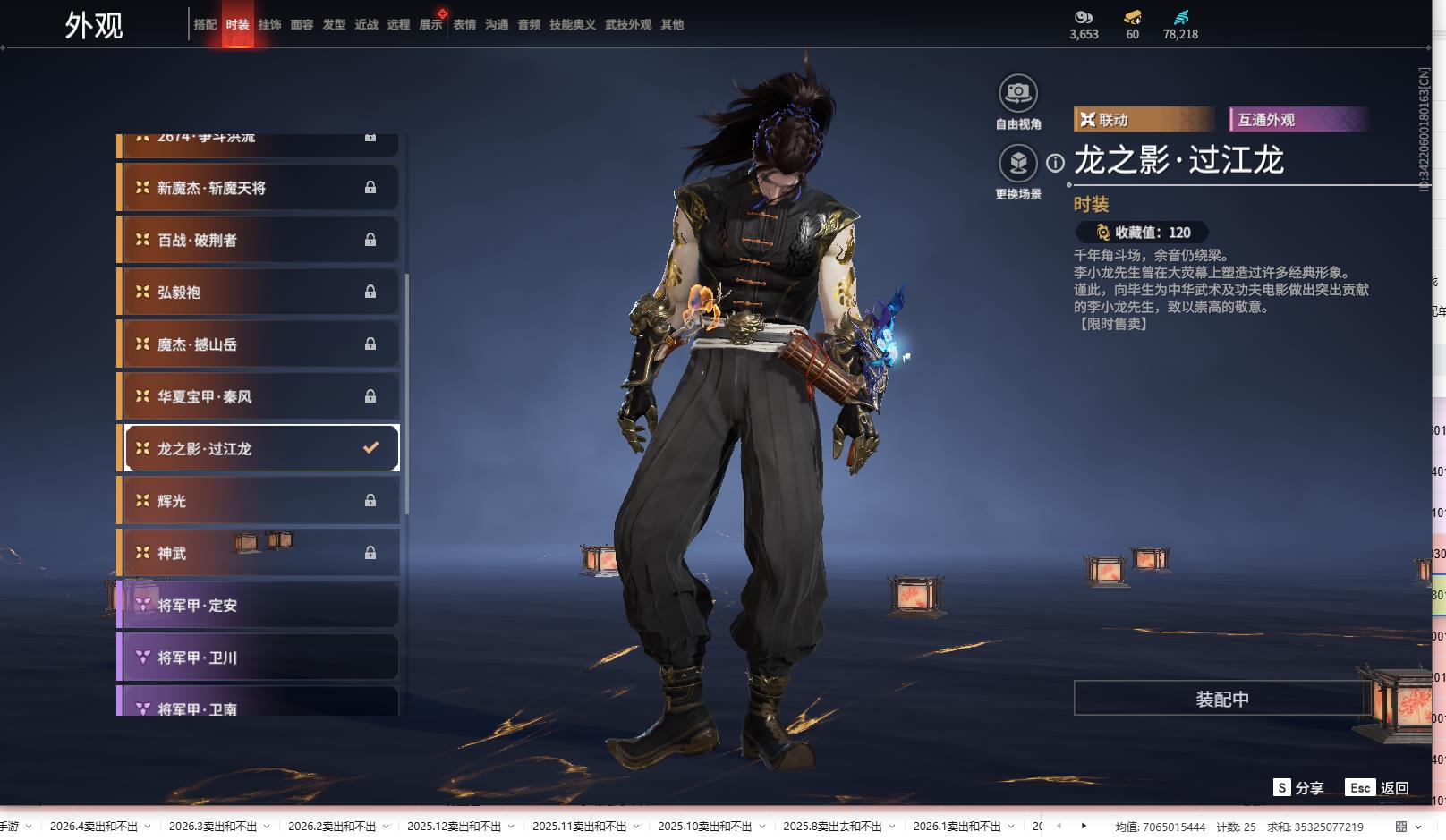Toggle the 自由视角 camera icon
This screenshot has width=1446, height=840.
point(1017,93)
